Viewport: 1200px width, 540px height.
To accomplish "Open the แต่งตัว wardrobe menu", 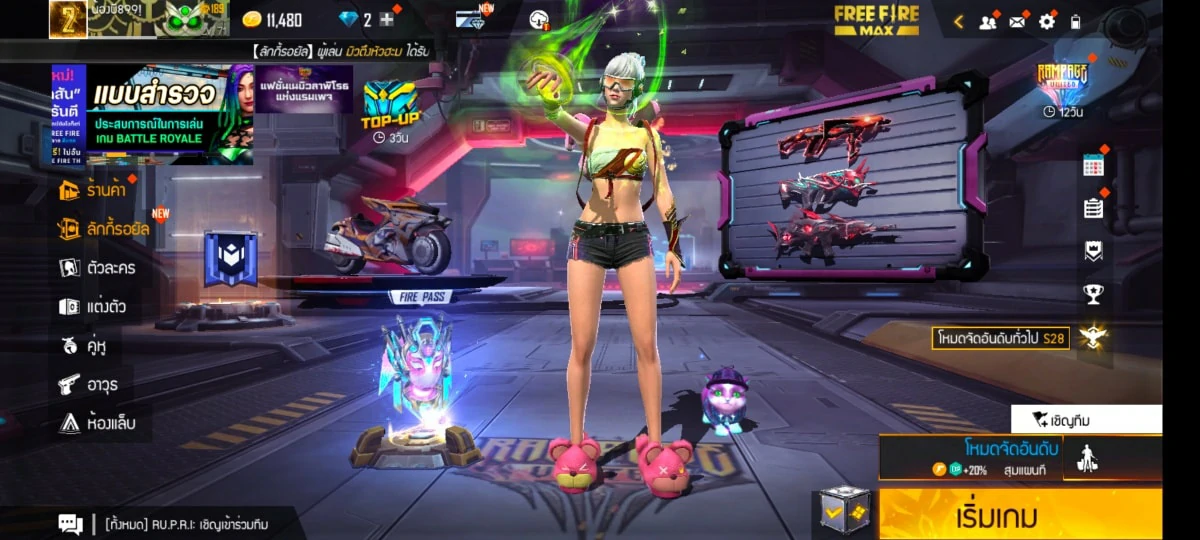I will [x=93, y=306].
